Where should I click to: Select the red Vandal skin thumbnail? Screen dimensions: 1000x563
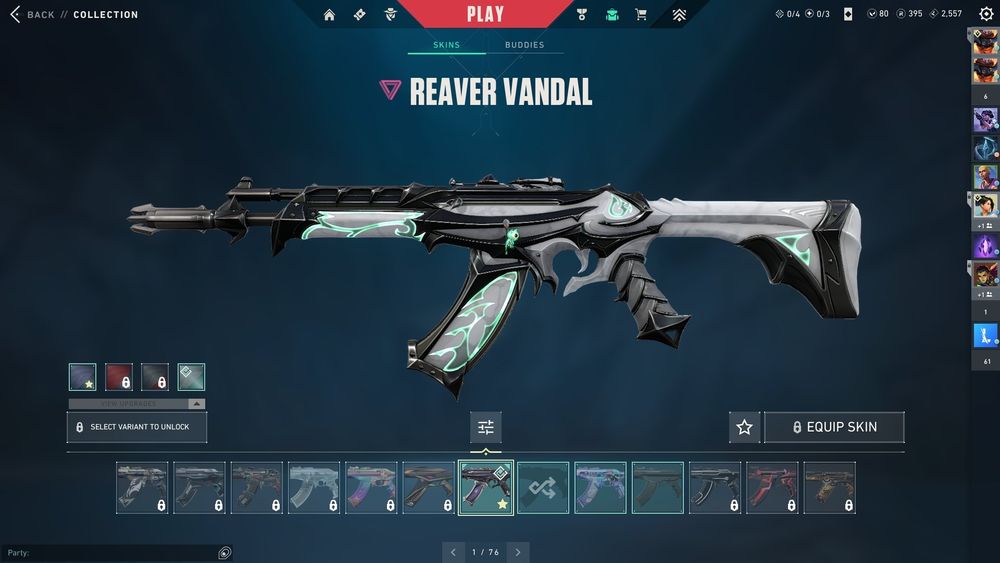coord(772,488)
